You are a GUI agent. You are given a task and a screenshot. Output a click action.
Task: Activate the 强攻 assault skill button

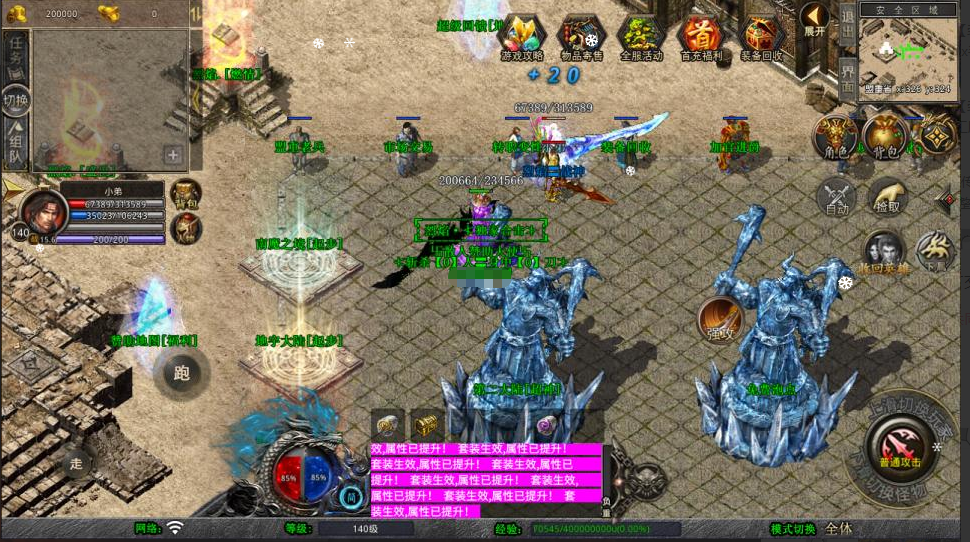coord(719,318)
